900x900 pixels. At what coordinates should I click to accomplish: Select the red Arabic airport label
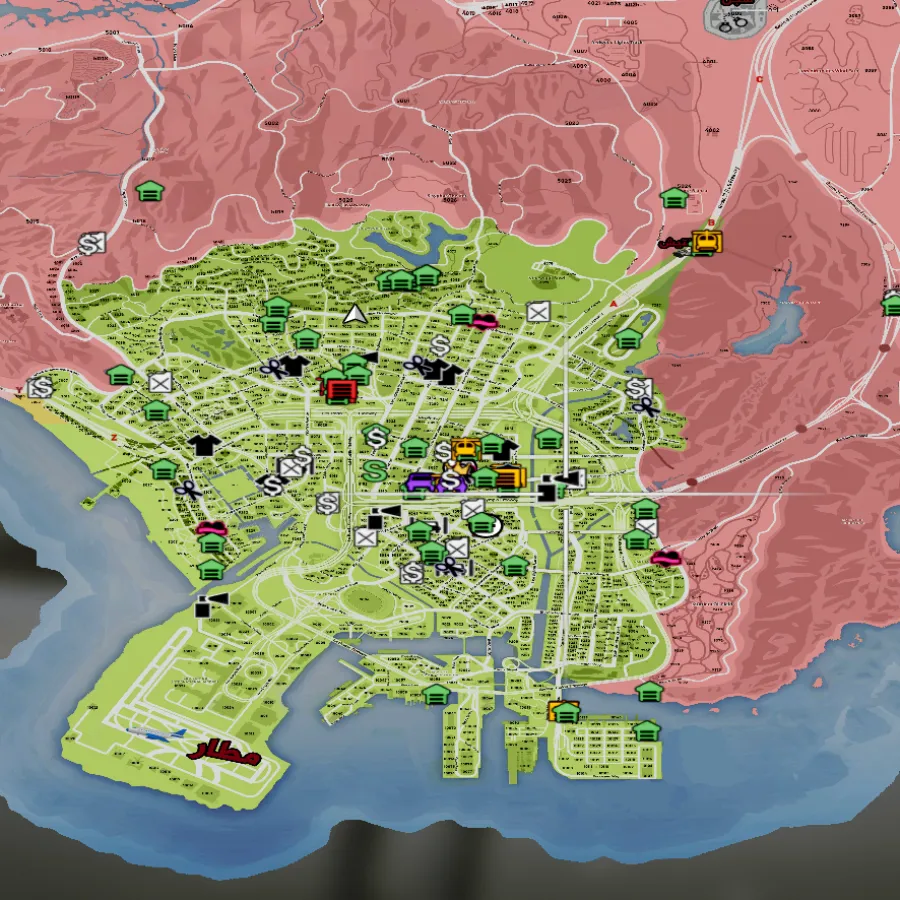click(x=225, y=751)
